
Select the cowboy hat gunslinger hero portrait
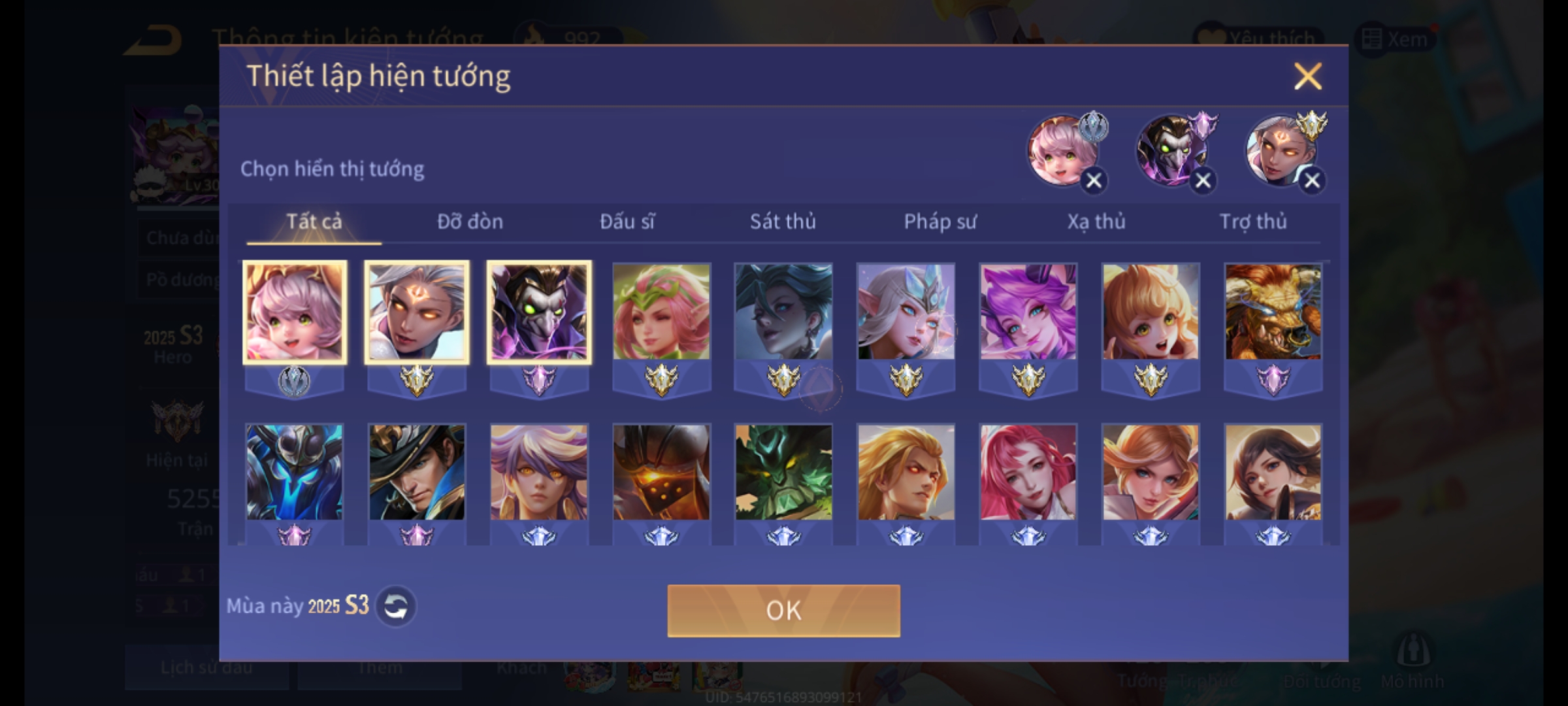[x=417, y=472]
